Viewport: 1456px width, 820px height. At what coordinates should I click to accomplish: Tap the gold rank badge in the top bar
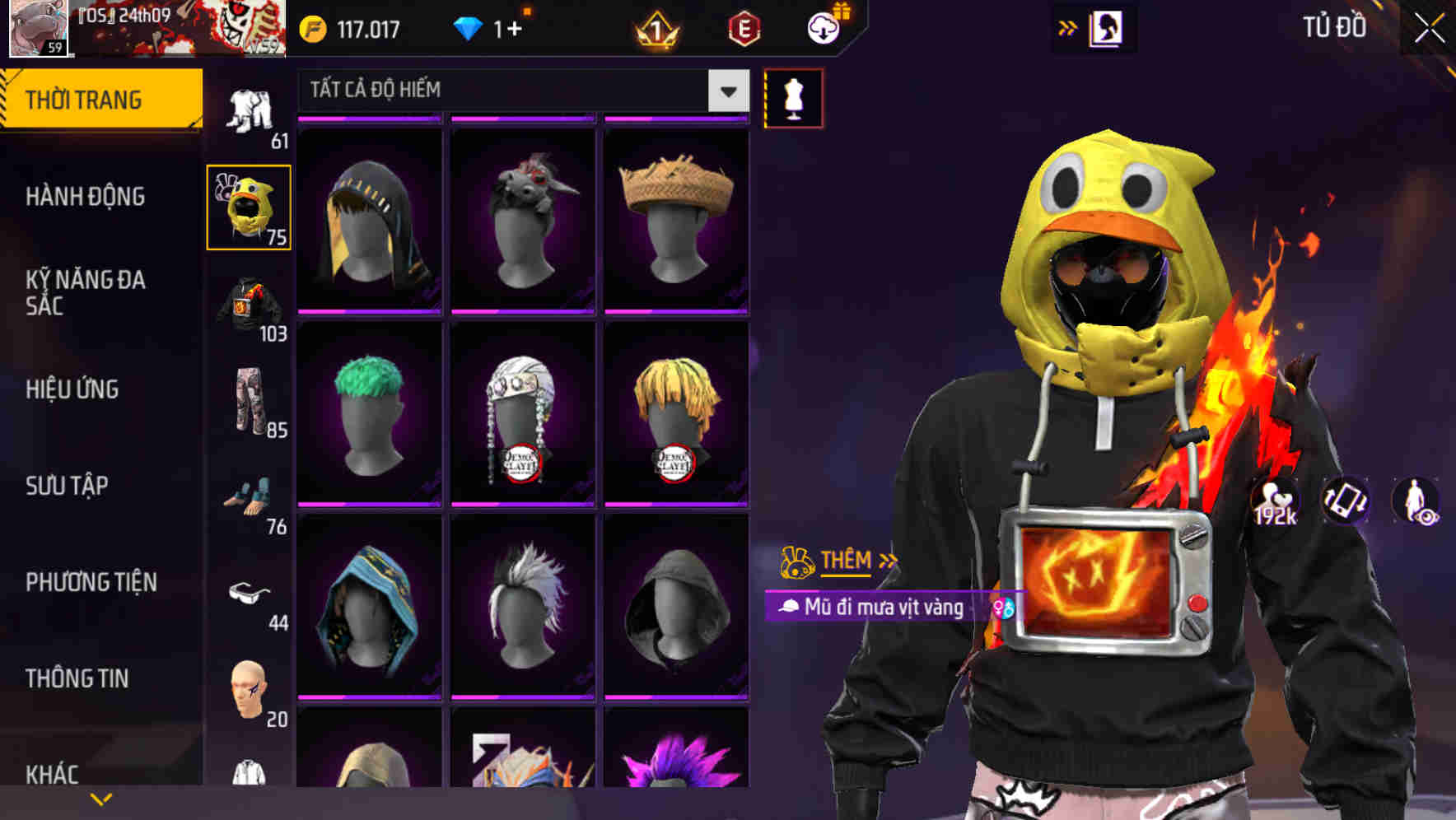tap(653, 30)
